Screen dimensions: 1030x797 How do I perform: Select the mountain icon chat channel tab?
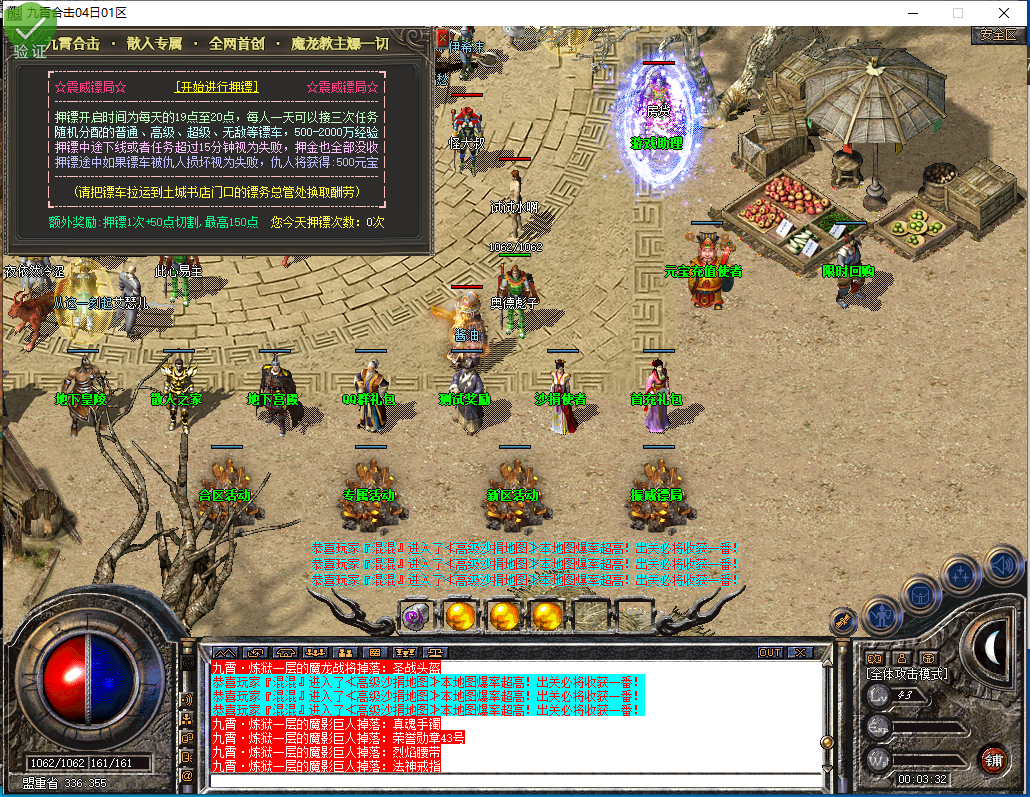225,652
